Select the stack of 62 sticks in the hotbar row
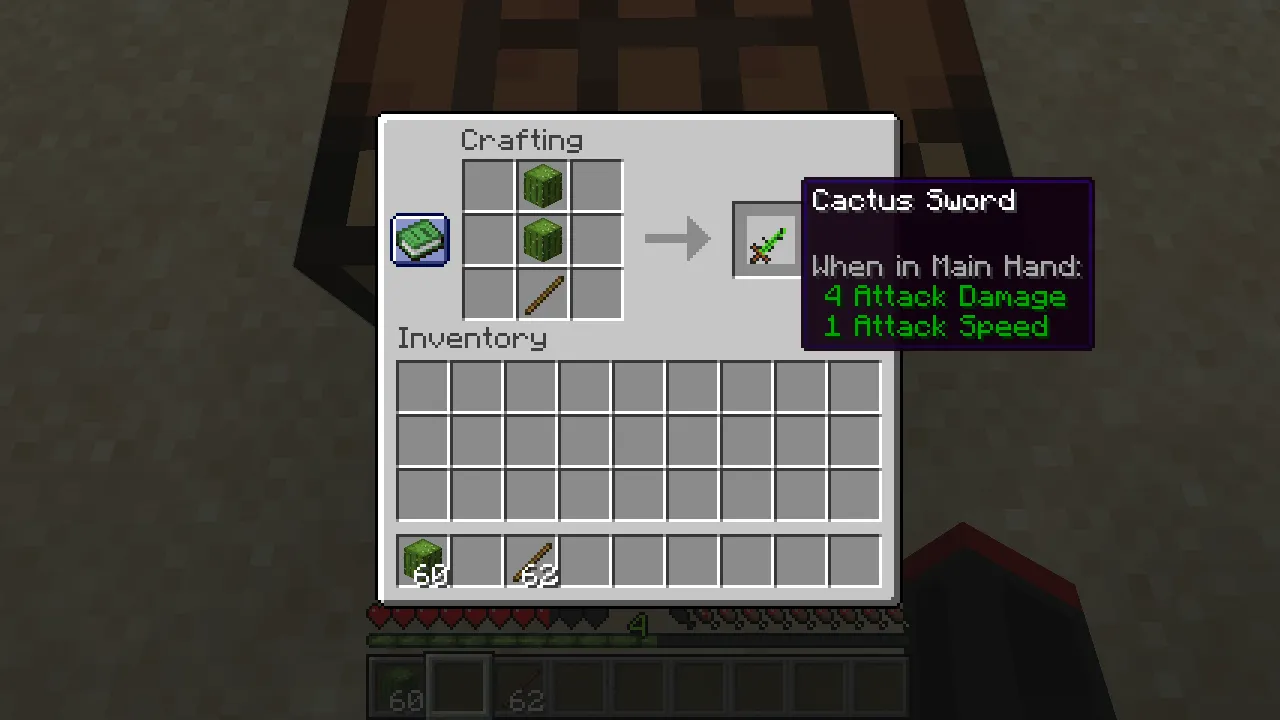The height and width of the screenshot is (720, 1280). tap(533, 560)
